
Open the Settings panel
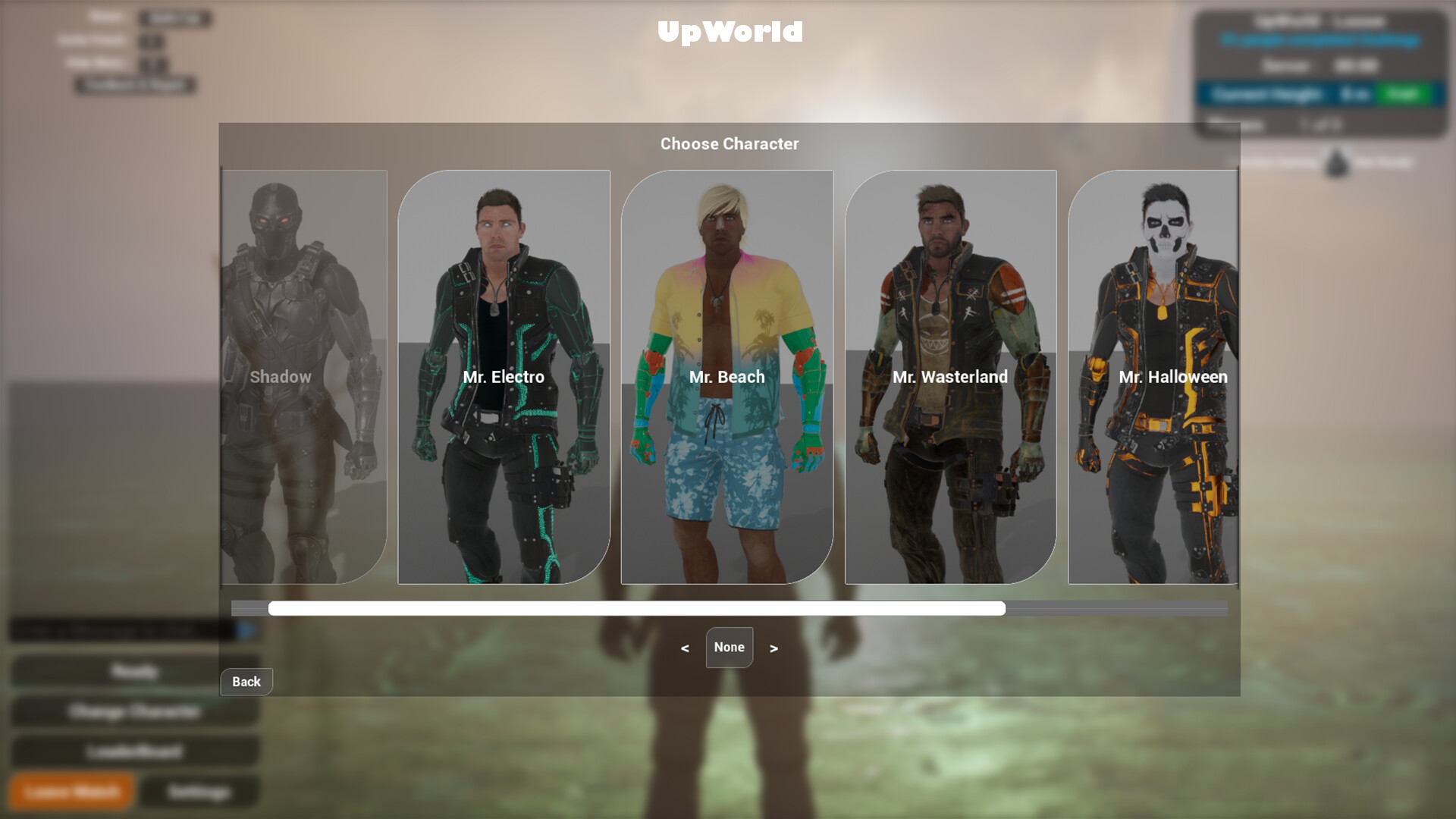tap(199, 791)
